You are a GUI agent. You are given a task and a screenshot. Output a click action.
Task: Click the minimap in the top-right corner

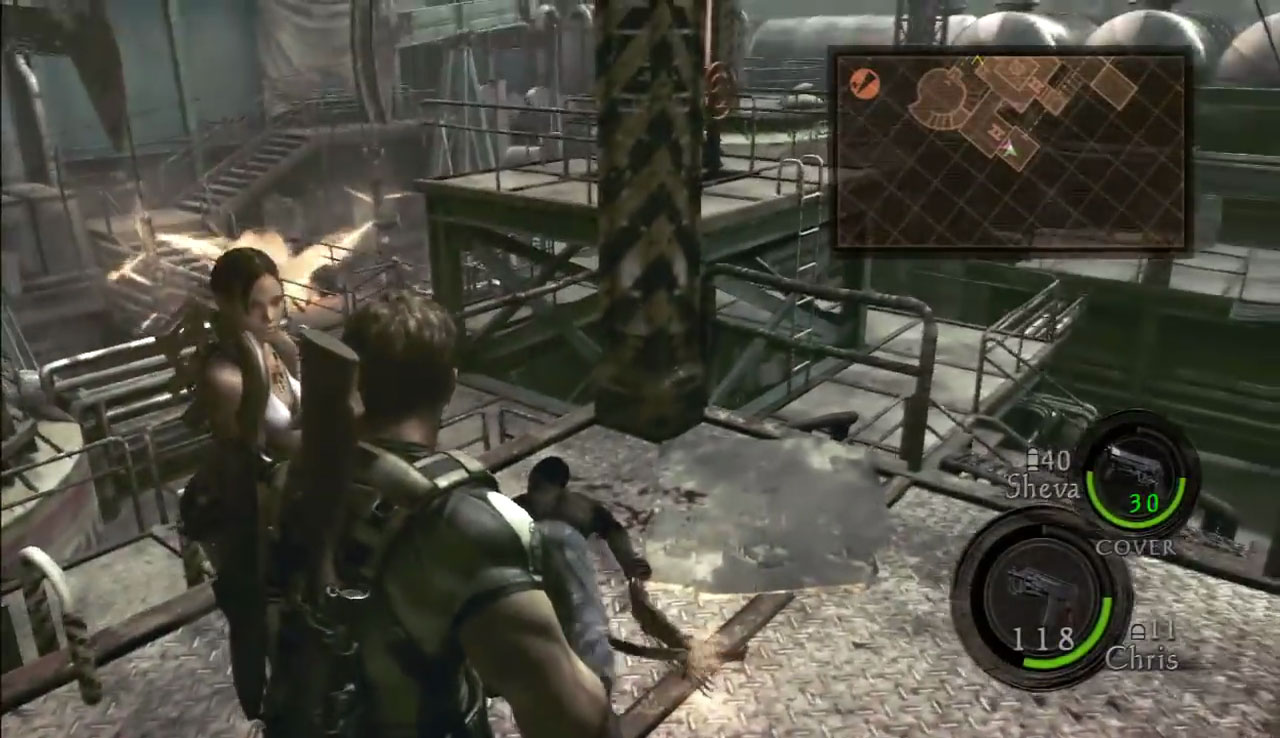point(1010,150)
